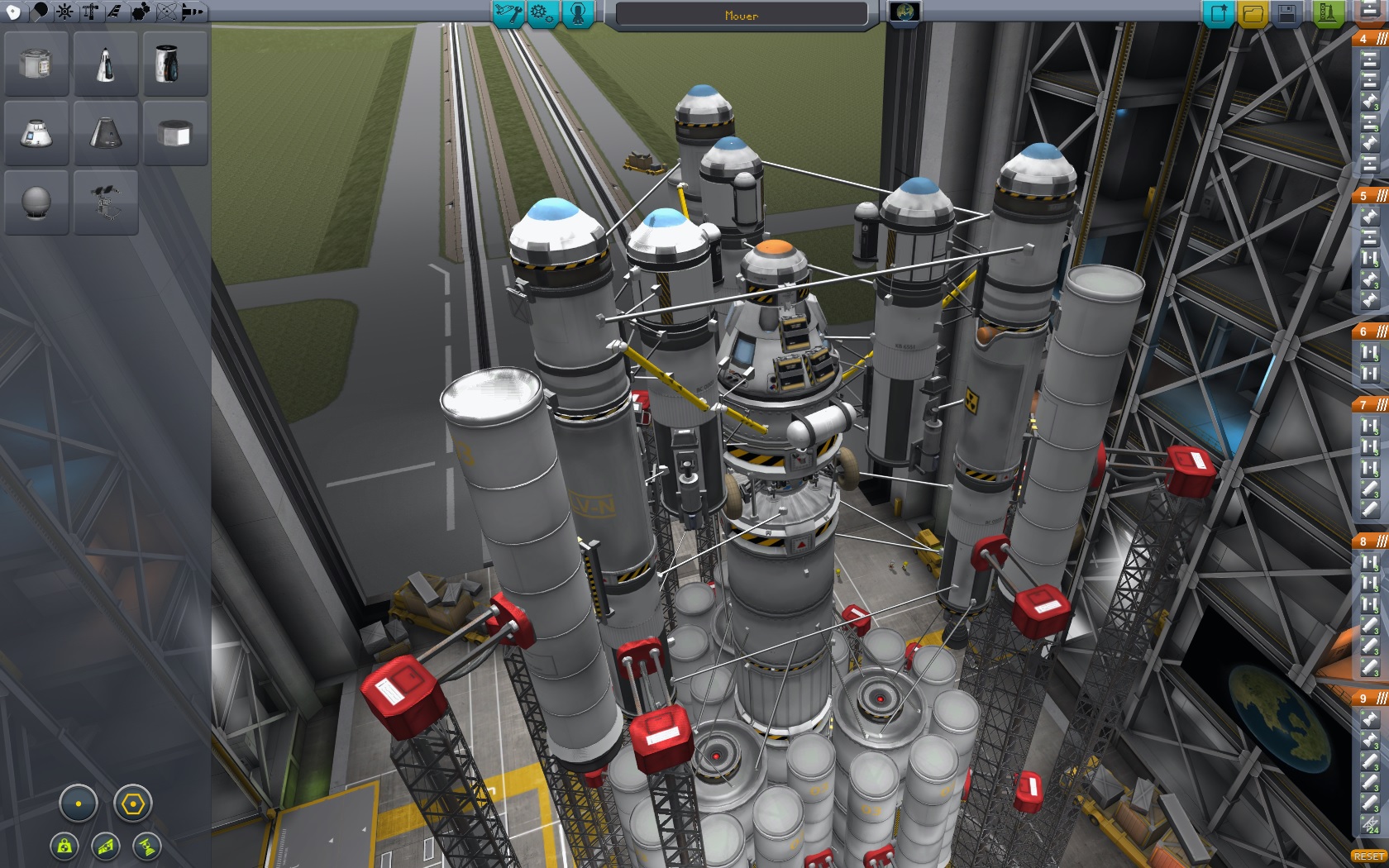Screen dimensions: 1389x868
Task: Save the ship with the floppy disk
Action: click(x=1286, y=13)
